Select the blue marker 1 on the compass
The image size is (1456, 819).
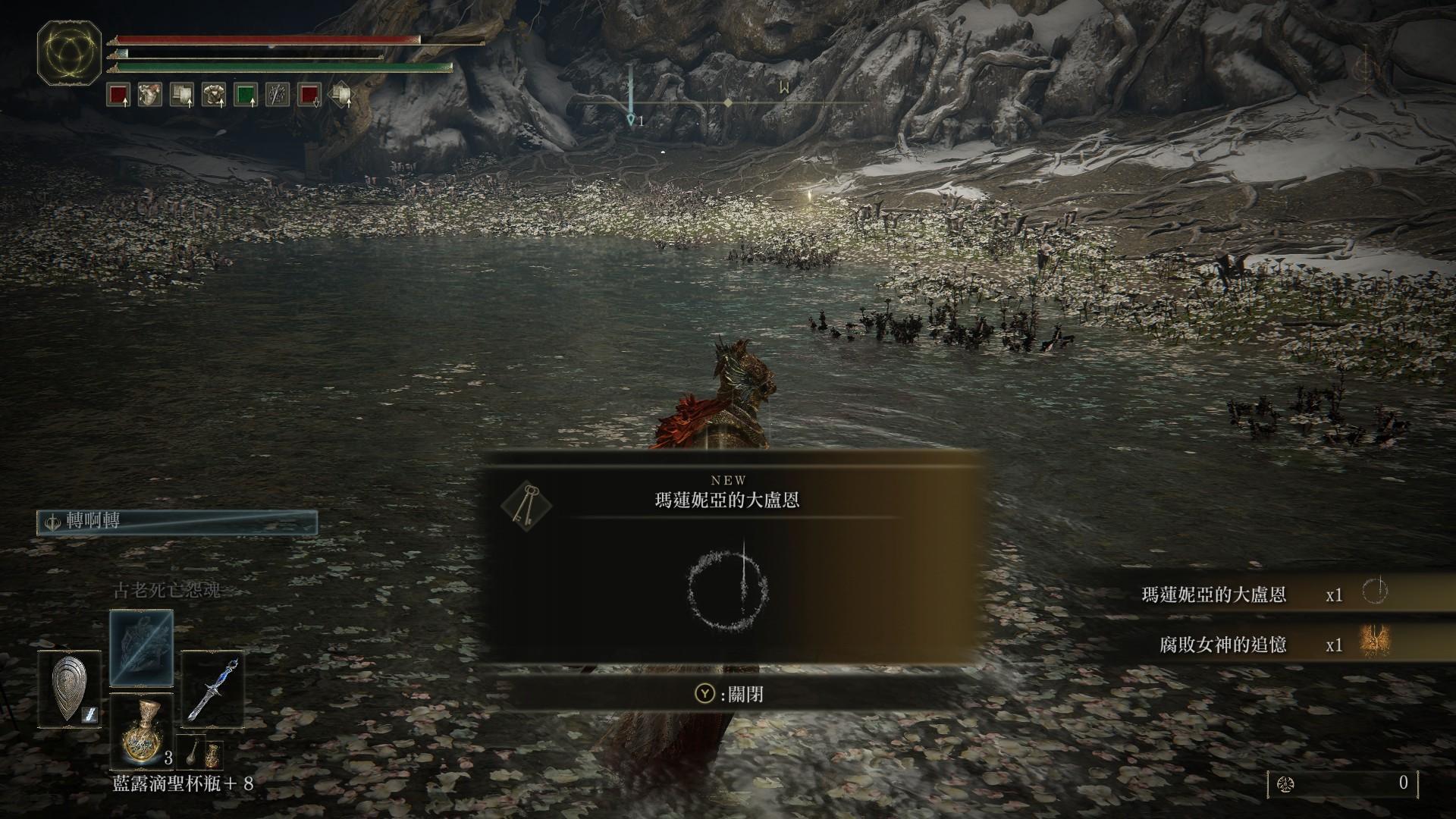point(632,118)
